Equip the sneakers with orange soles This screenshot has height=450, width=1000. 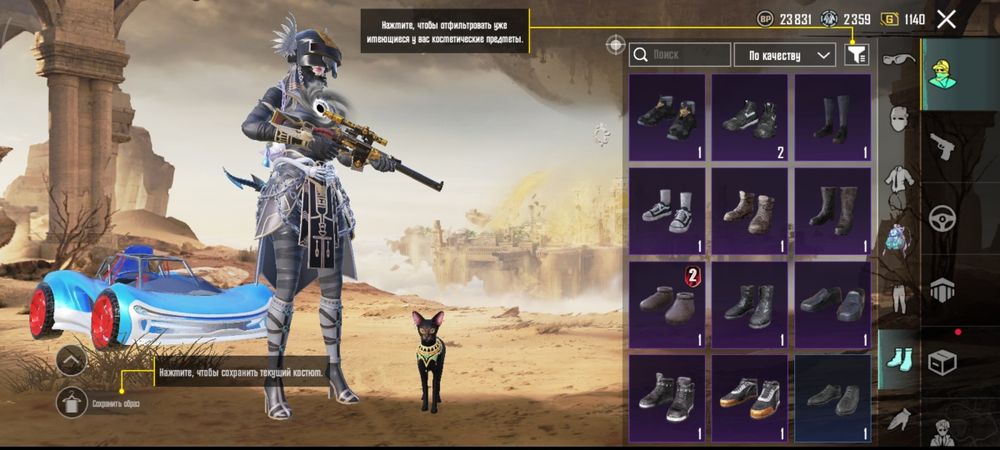pyautogui.click(x=750, y=397)
